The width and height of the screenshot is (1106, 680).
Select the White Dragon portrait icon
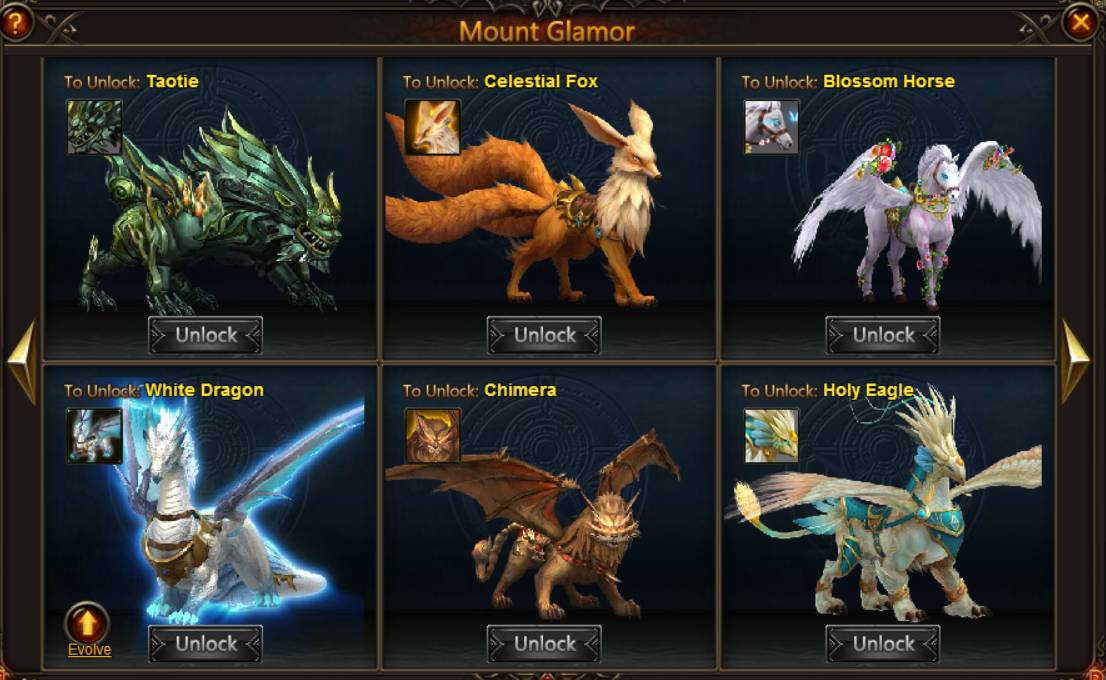(x=94, y=435)
